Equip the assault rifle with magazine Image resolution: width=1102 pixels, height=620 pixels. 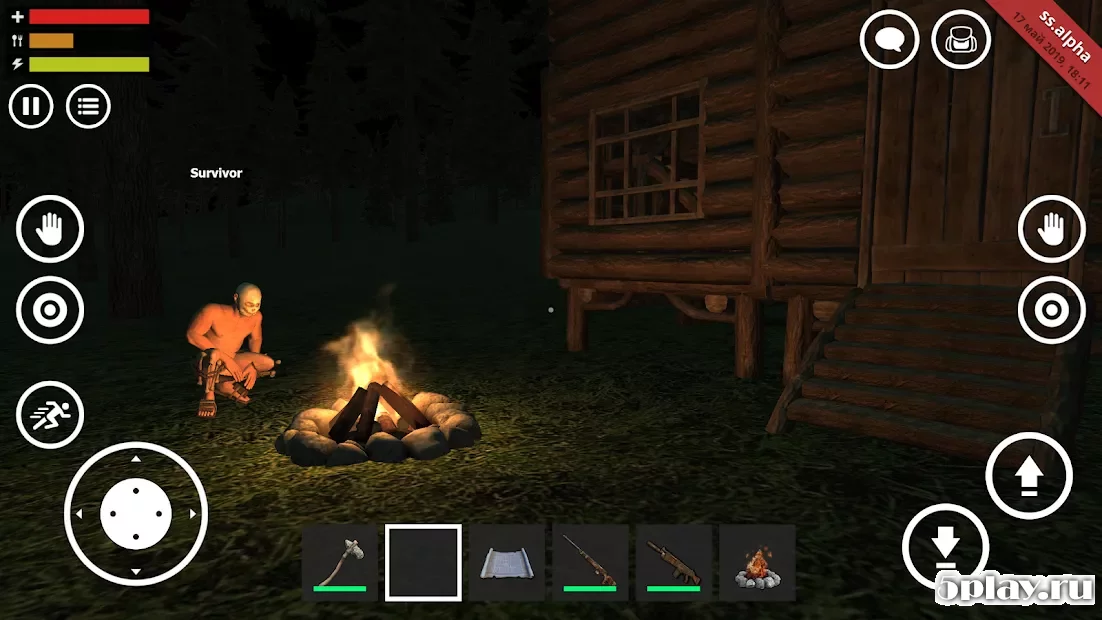click(674, 562)
